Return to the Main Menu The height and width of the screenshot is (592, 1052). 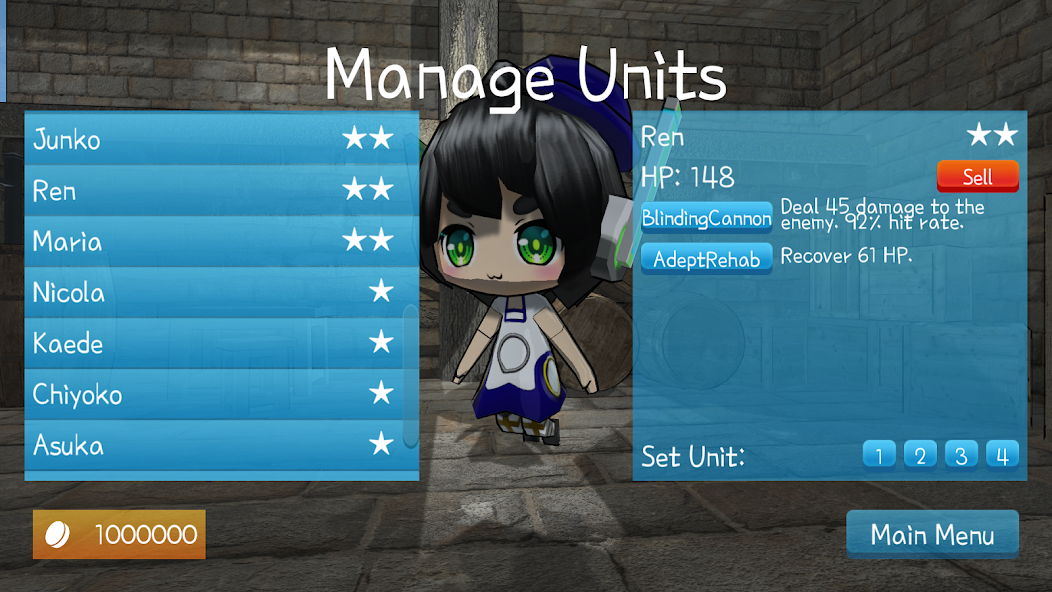[932, 534]
